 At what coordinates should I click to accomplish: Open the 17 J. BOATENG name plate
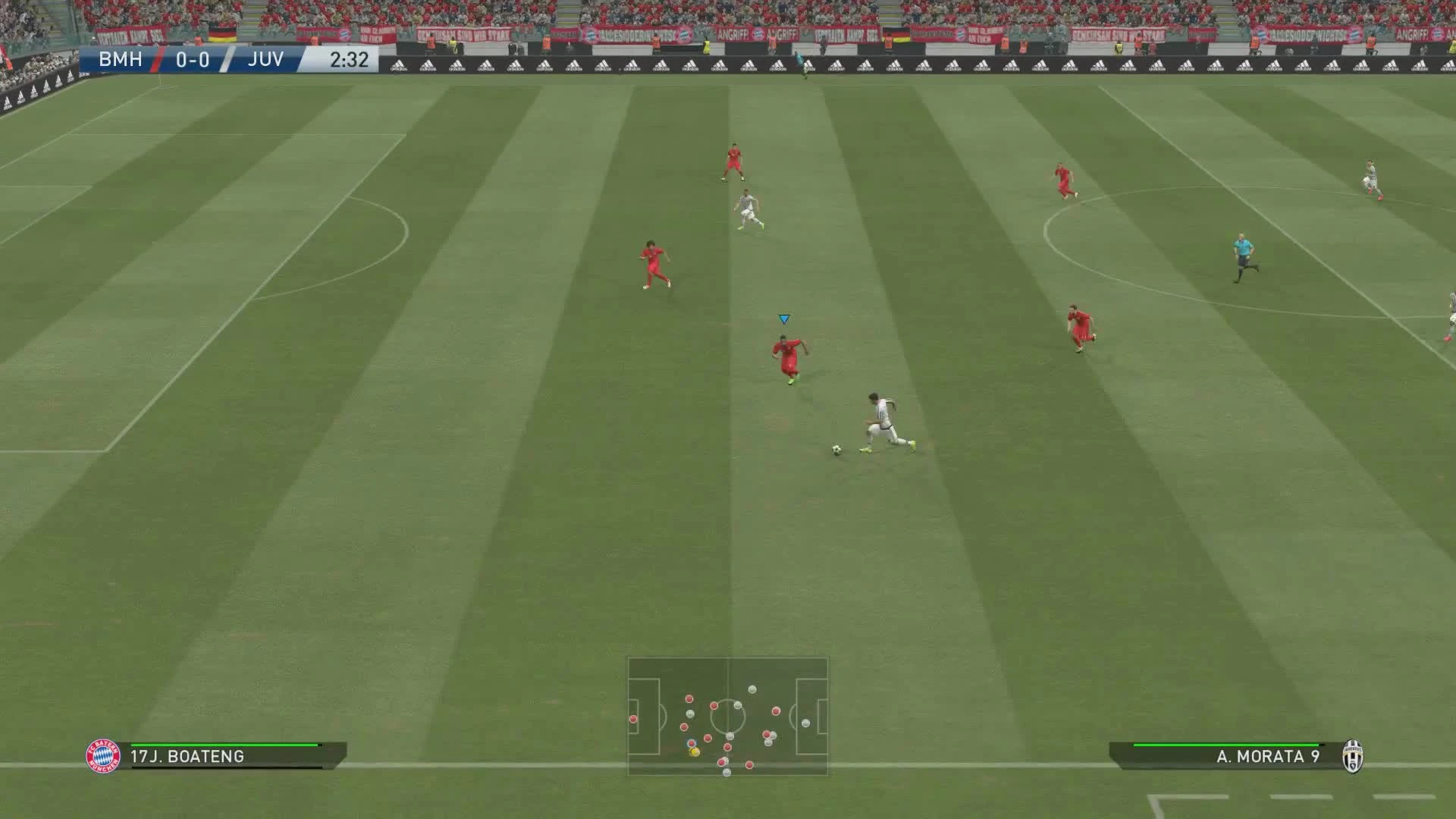click(186, 755)
